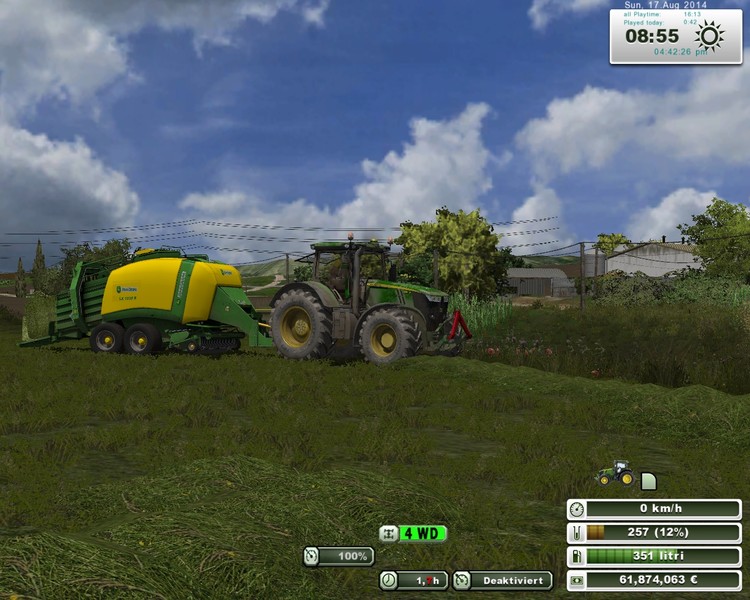Image resolution: width=750 pixels, height=600 pixels.
Task: Select the green tractor vehicle icon
Action: (614, 474)
